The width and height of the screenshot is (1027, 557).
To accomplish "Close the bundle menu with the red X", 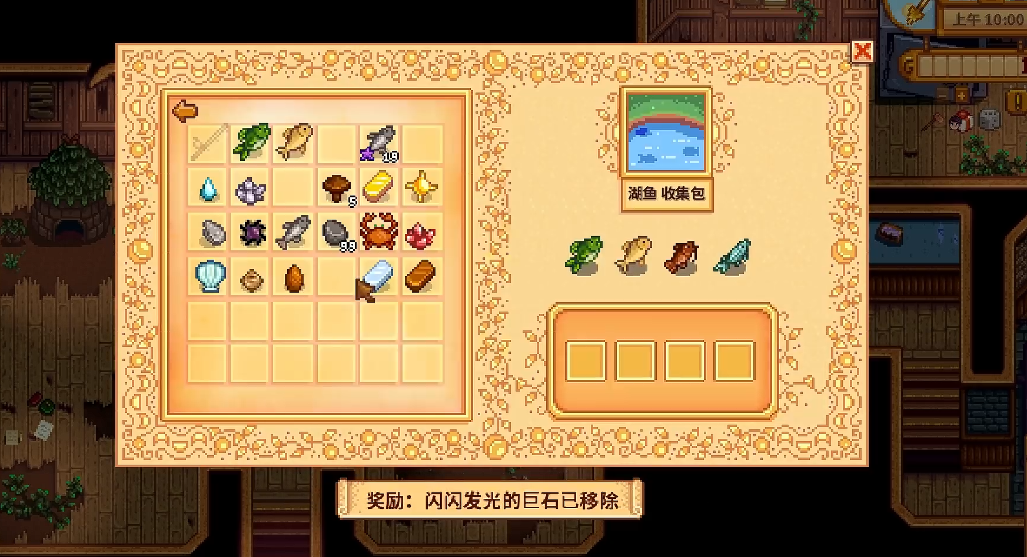I will click(862, 51).
